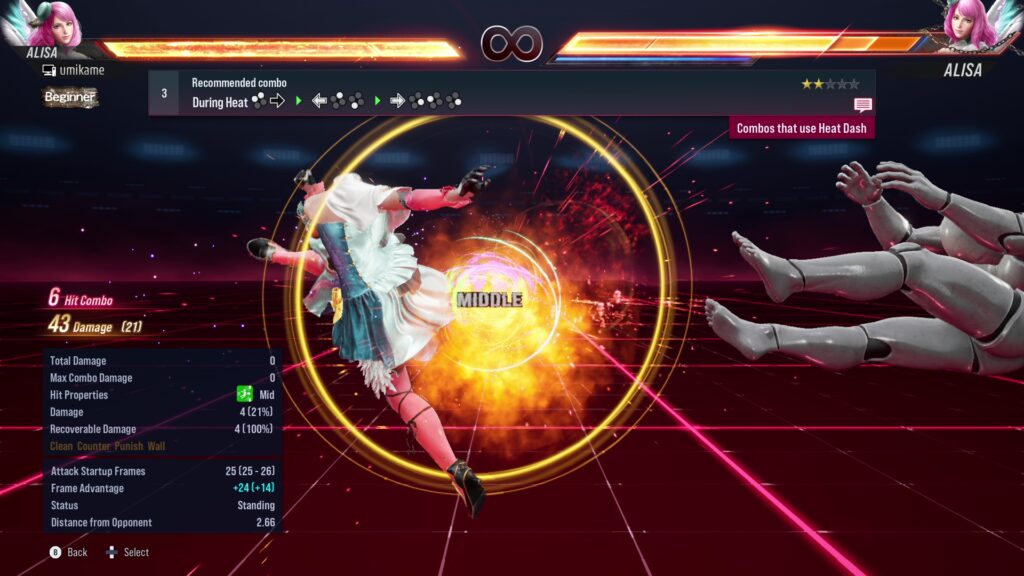Click the Beginner rank badge
The height and width of the screenshot is (576, 1024).
pyautogui.click(x=70, y=97)
